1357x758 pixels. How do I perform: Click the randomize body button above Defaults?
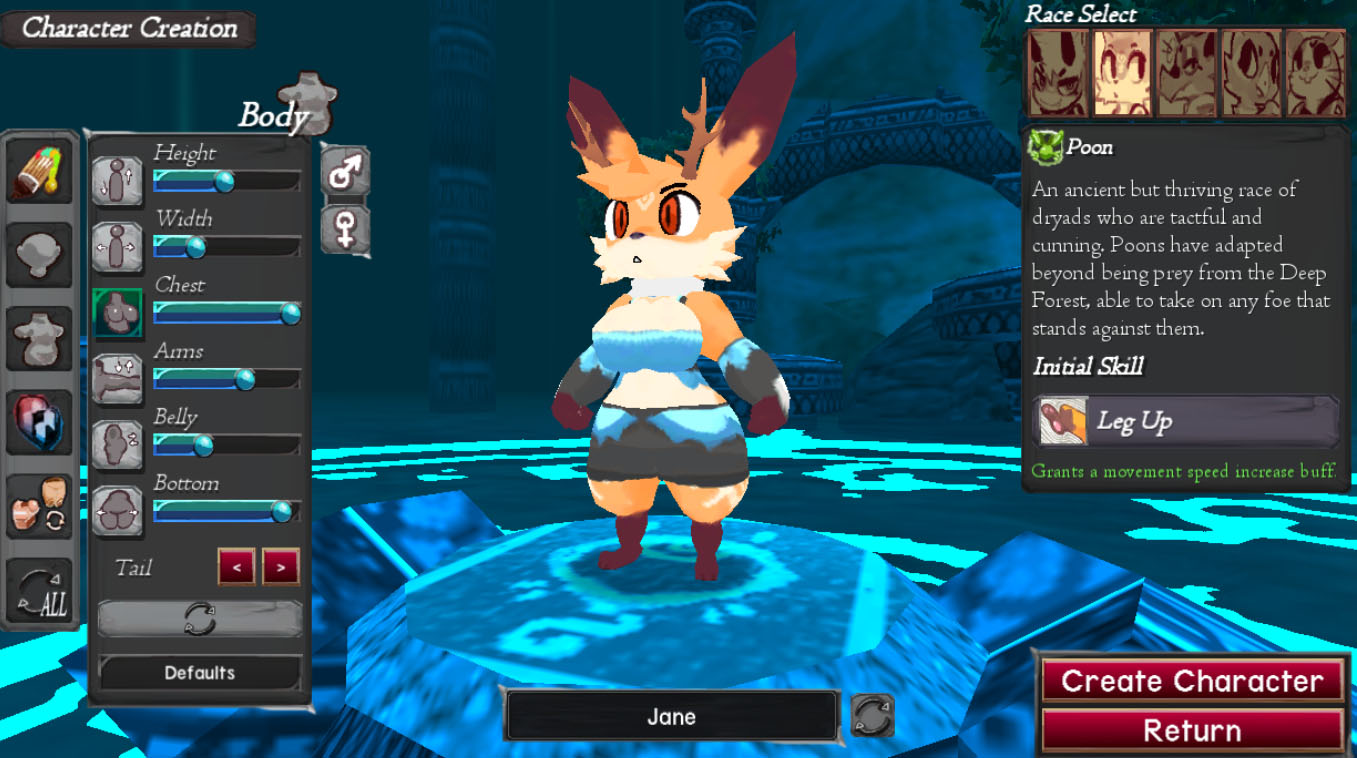pos(198,618)
